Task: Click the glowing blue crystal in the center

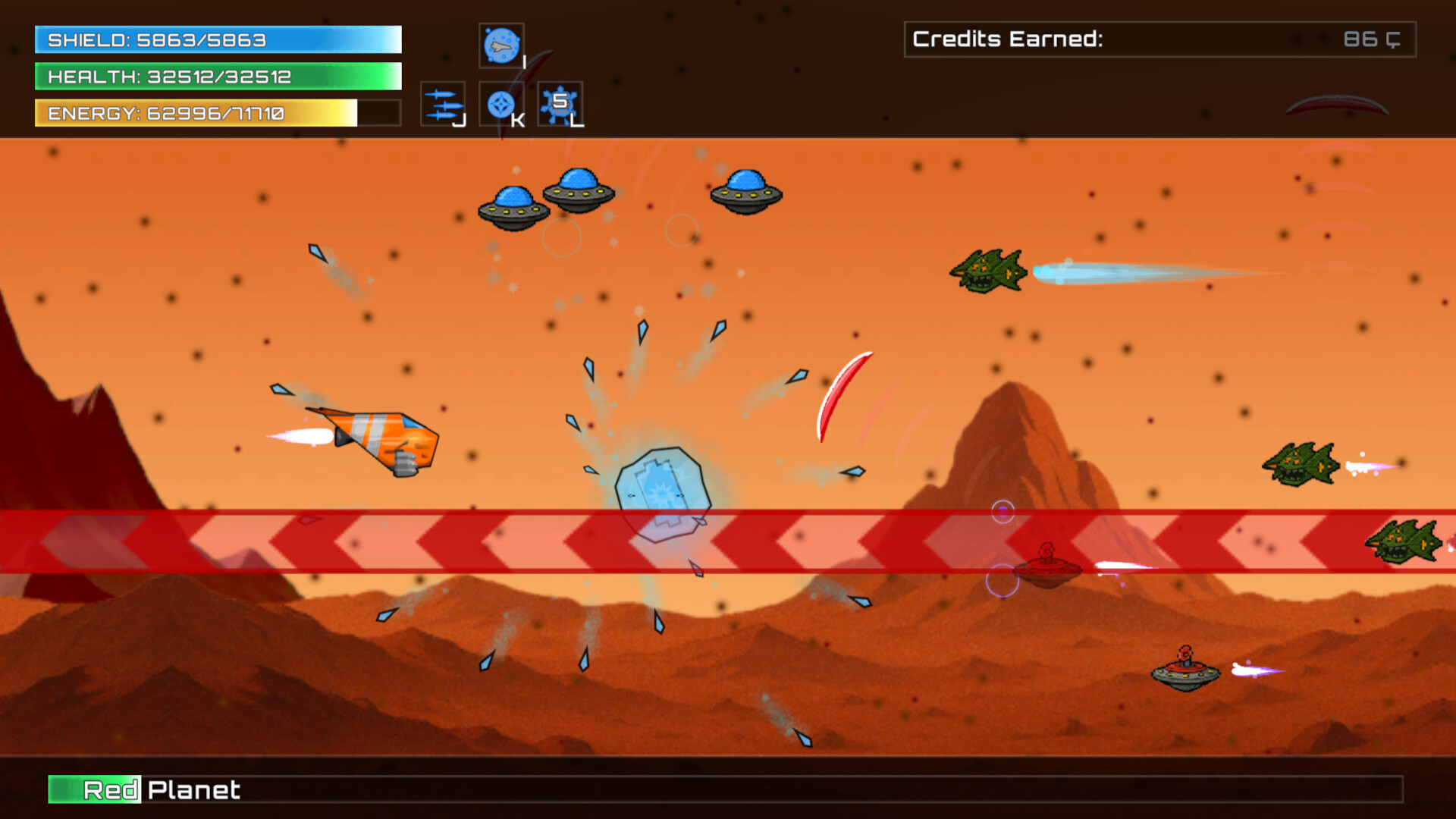Action: click(x=664, y=493)
